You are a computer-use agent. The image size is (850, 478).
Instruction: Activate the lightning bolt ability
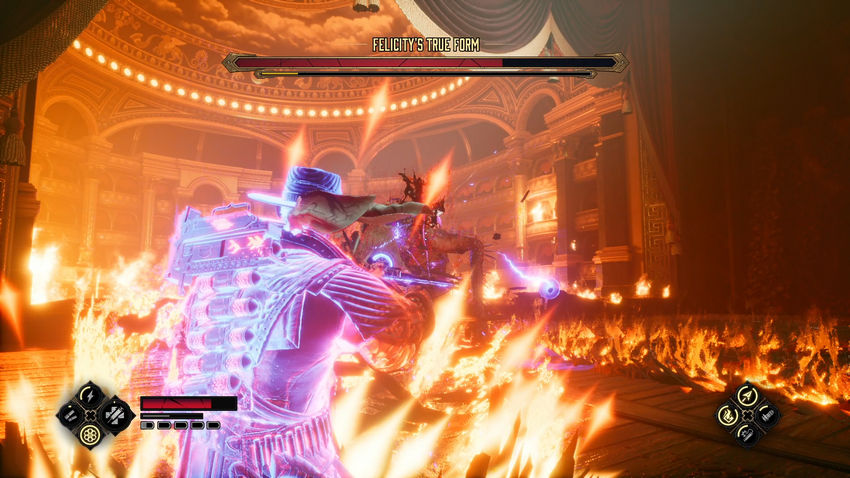coord(90,394)
